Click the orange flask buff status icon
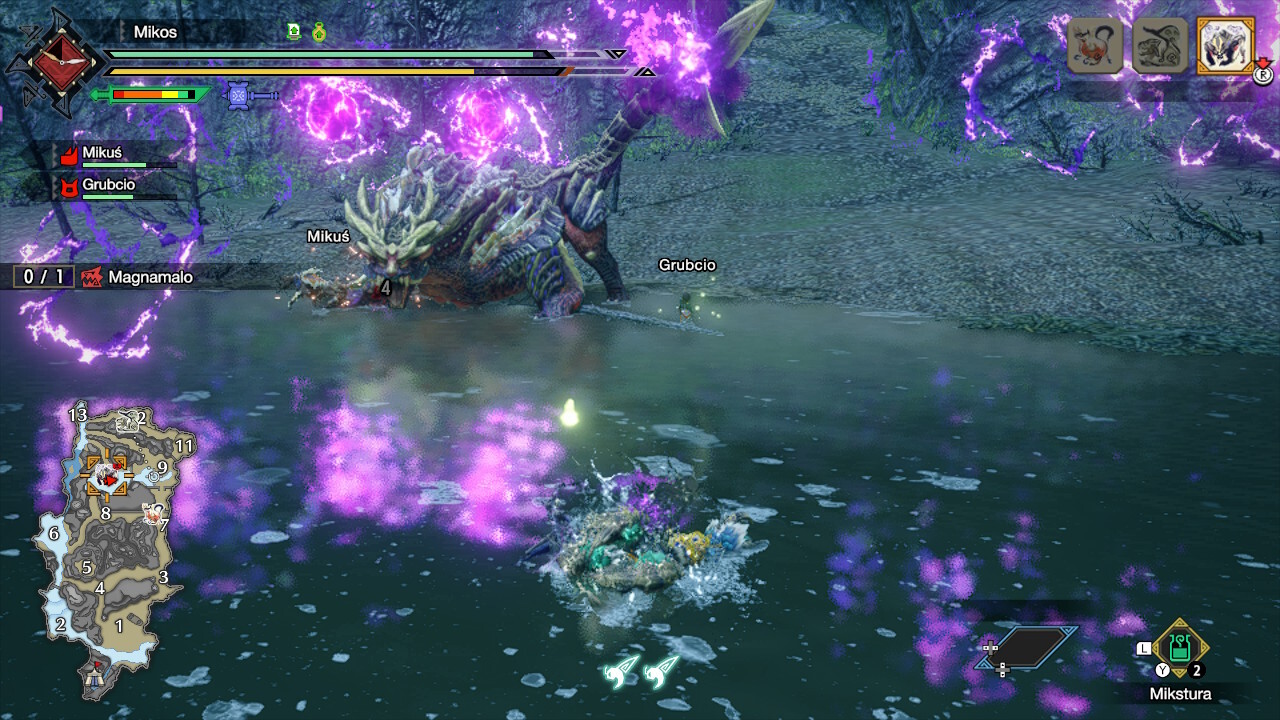Viewport: 1280px width, 720px height. click(319, 32)
